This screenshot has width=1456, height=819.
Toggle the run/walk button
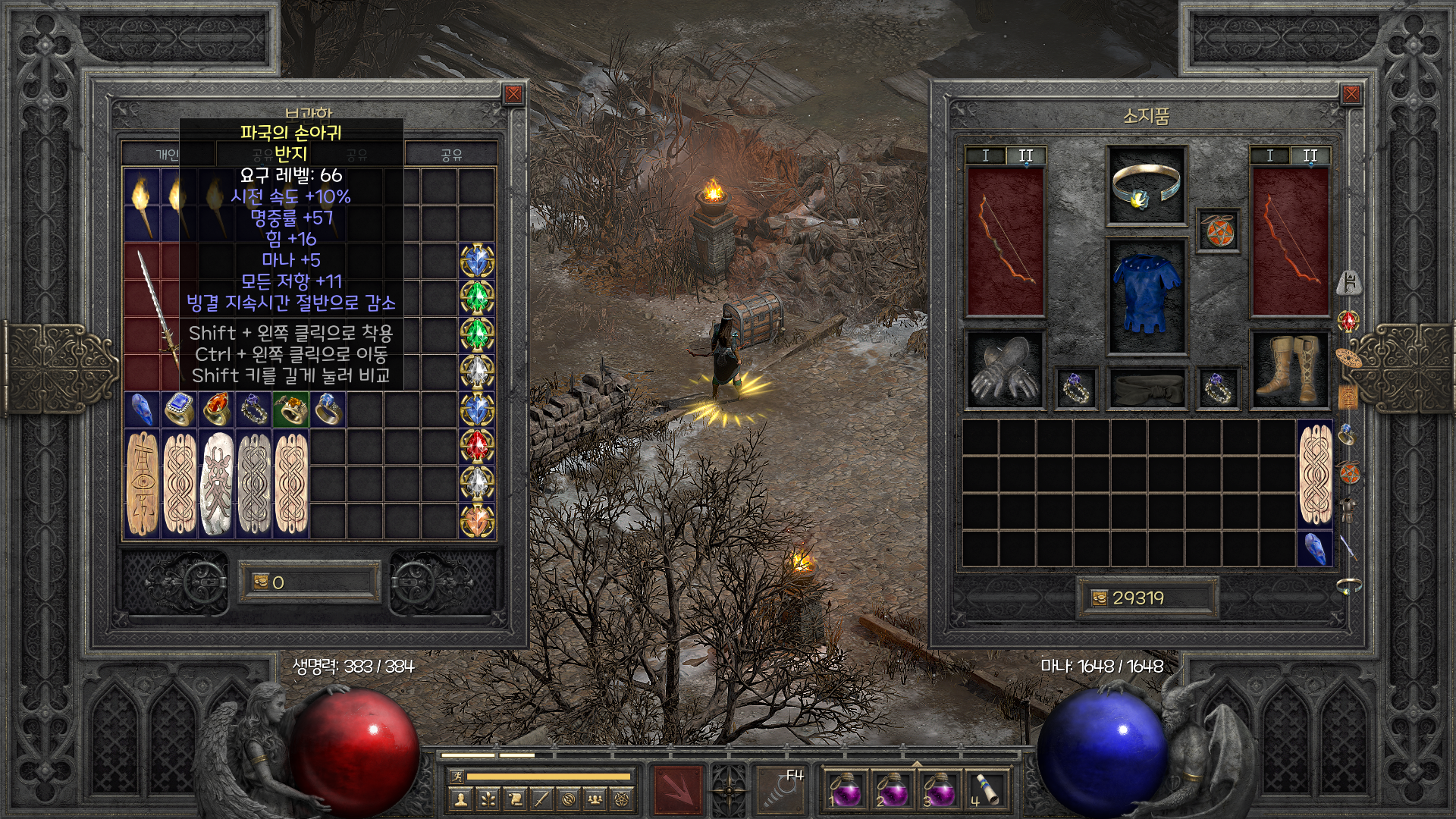(457, 777)
